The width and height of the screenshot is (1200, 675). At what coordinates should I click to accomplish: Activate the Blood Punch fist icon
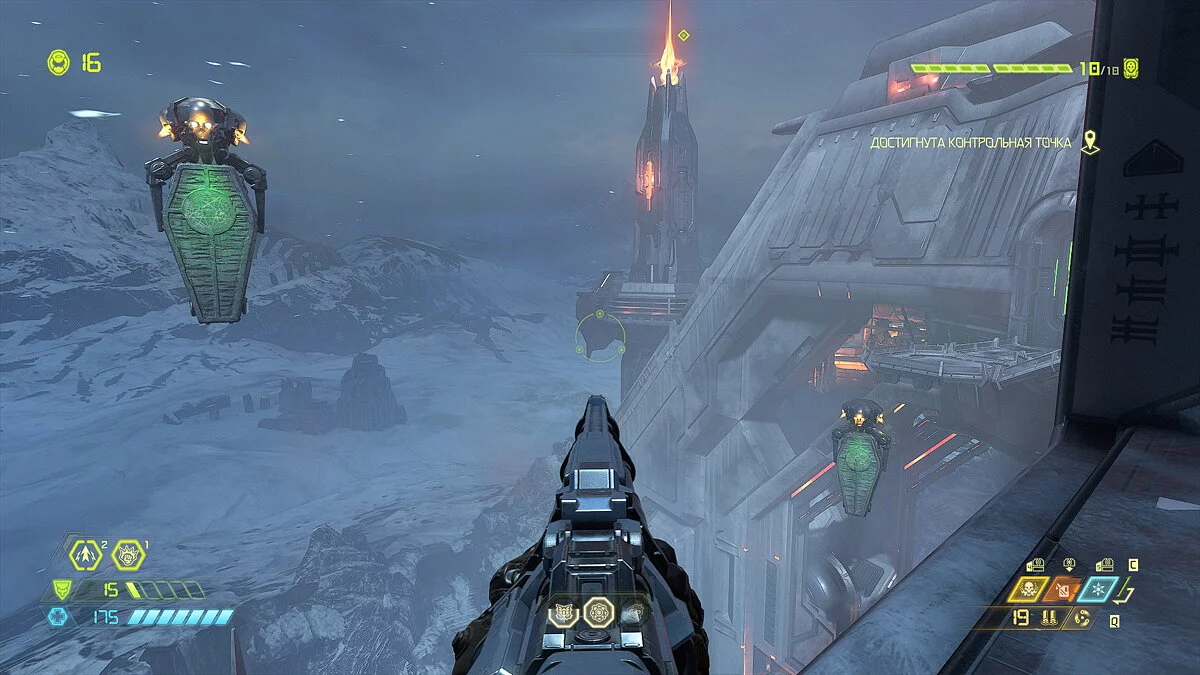128,553
